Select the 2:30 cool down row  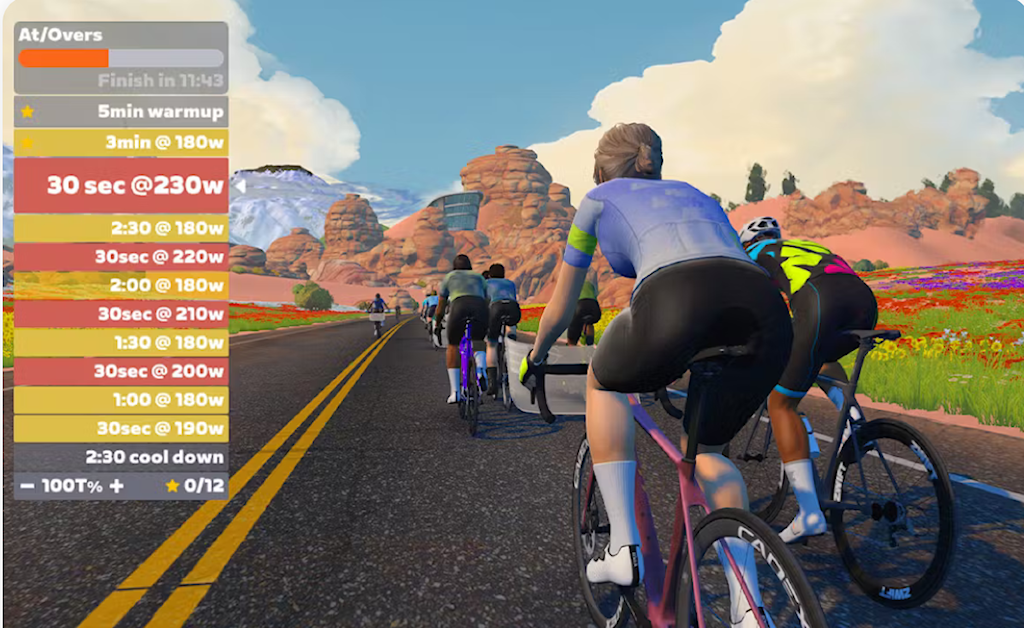point(121,457)
